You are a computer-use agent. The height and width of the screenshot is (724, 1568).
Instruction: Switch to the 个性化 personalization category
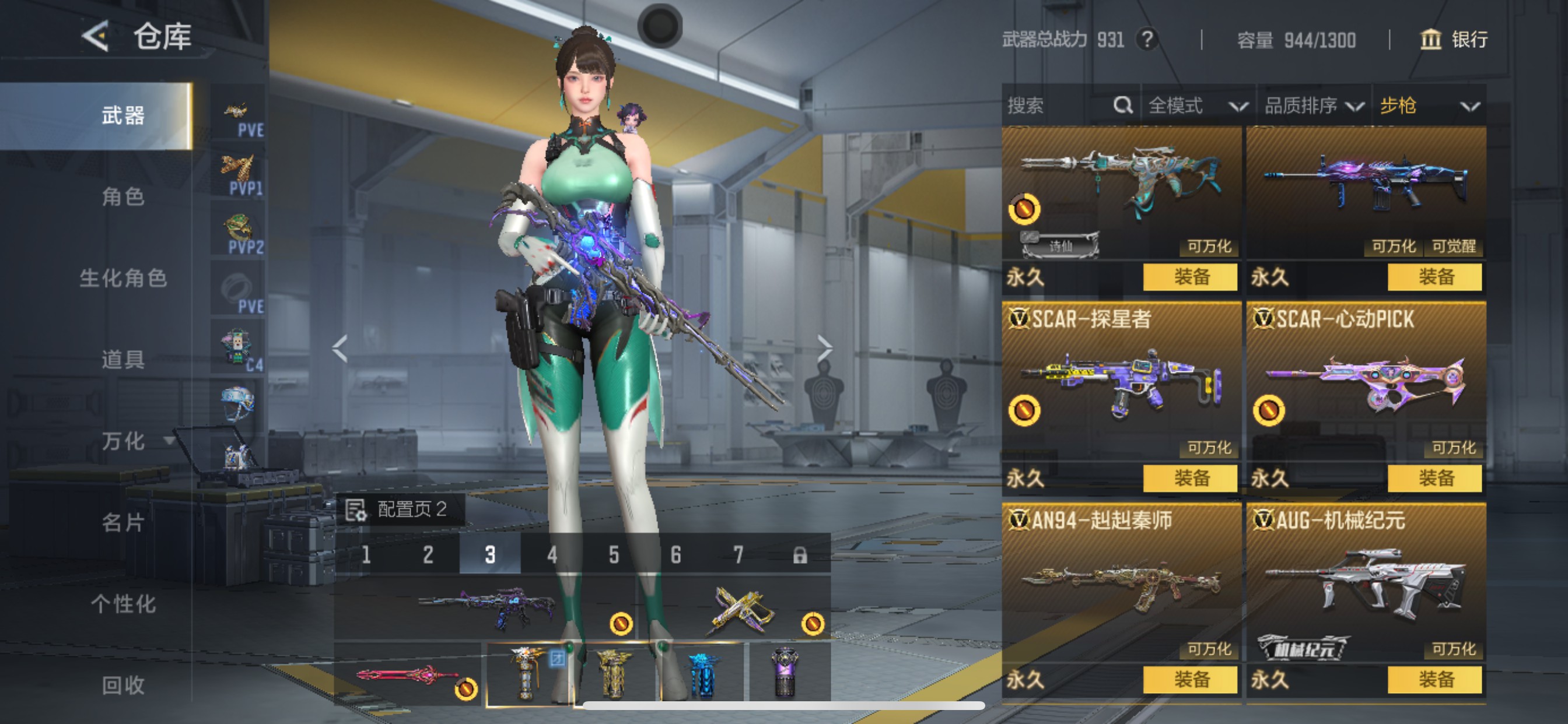(123, 604)
